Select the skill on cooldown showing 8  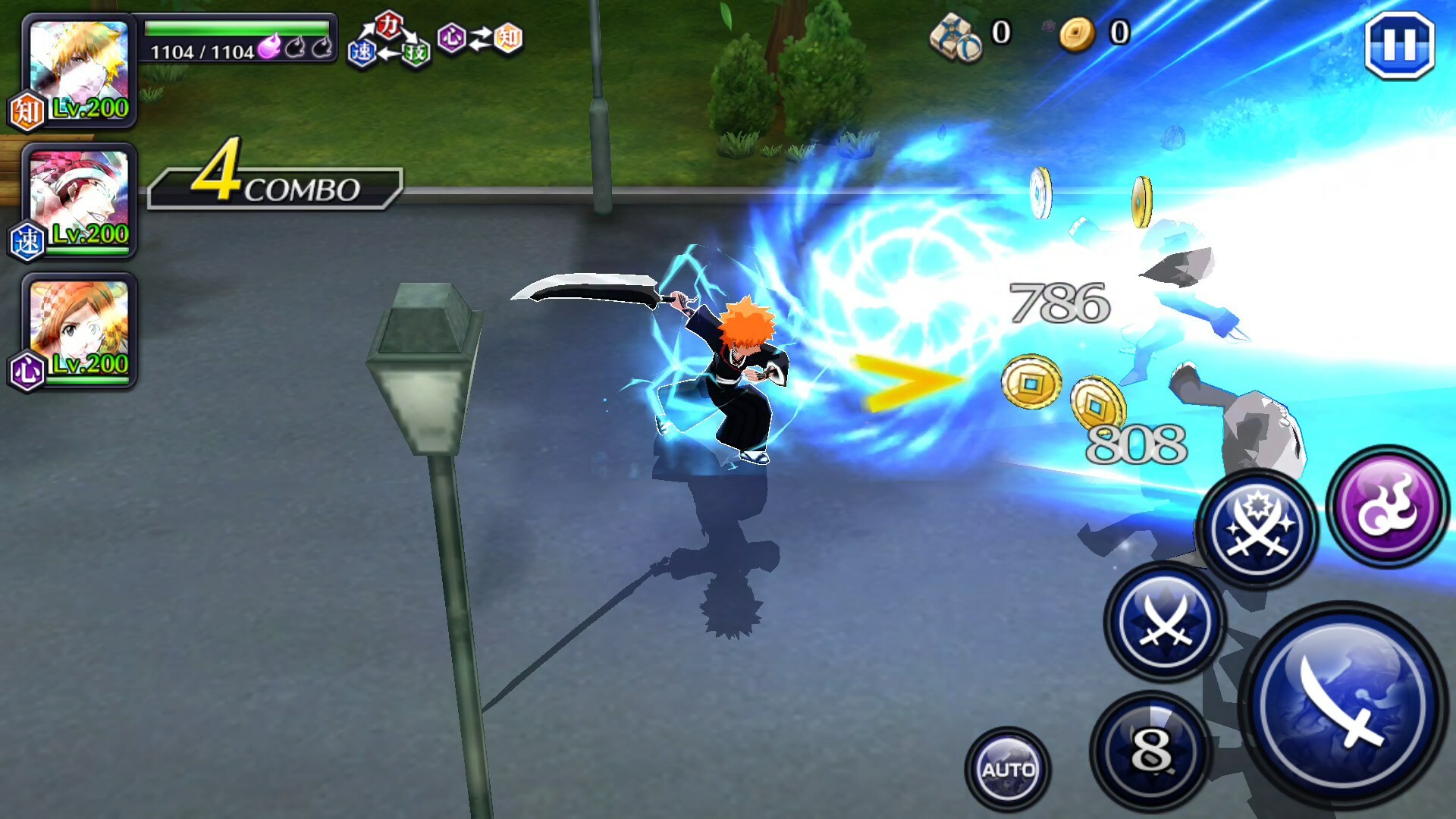pyautogui.click(x=1151, y=751)
